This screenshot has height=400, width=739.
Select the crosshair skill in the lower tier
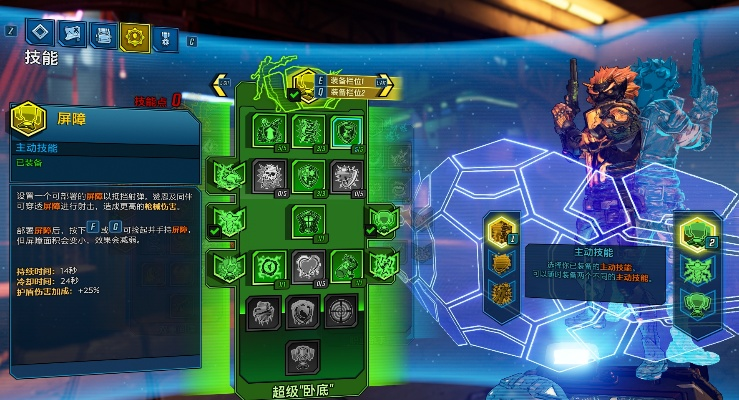tap(342, 311)
